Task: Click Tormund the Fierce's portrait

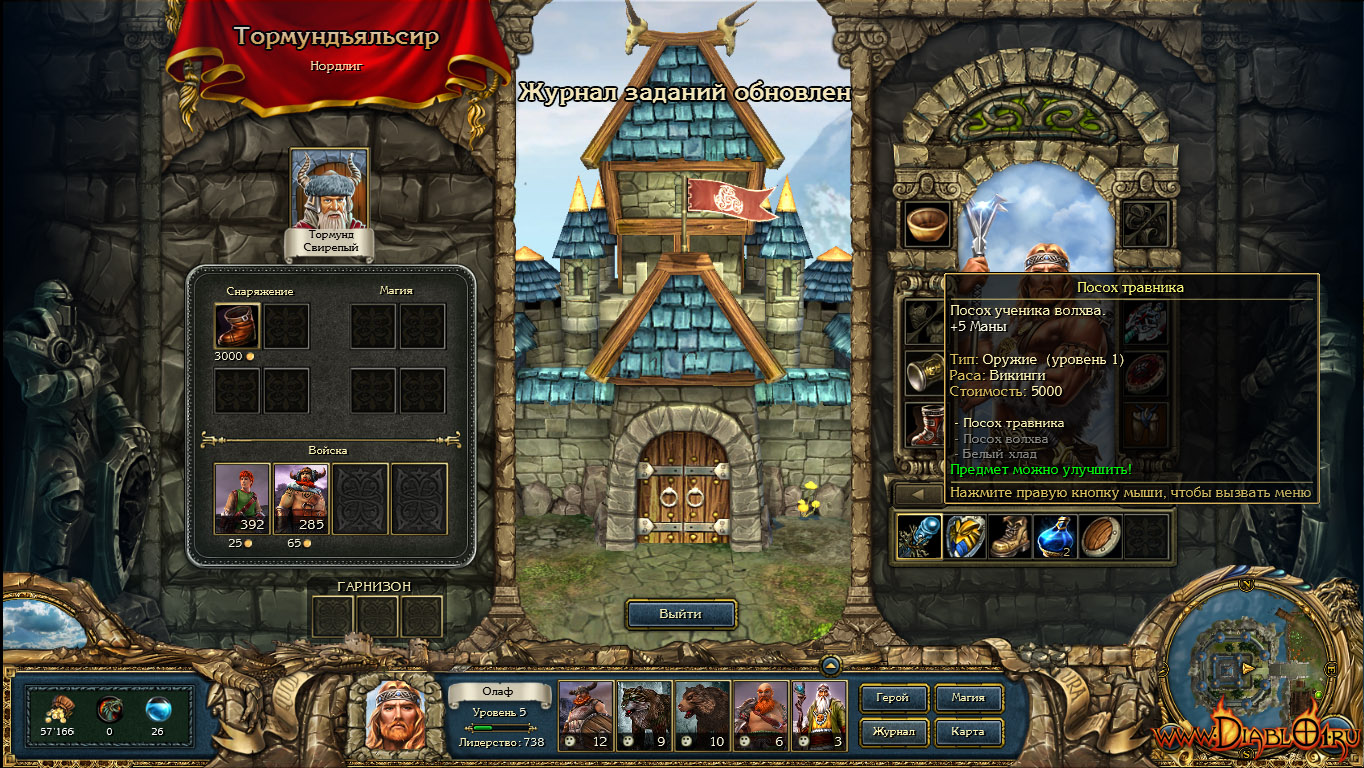Action: point(329,190)
